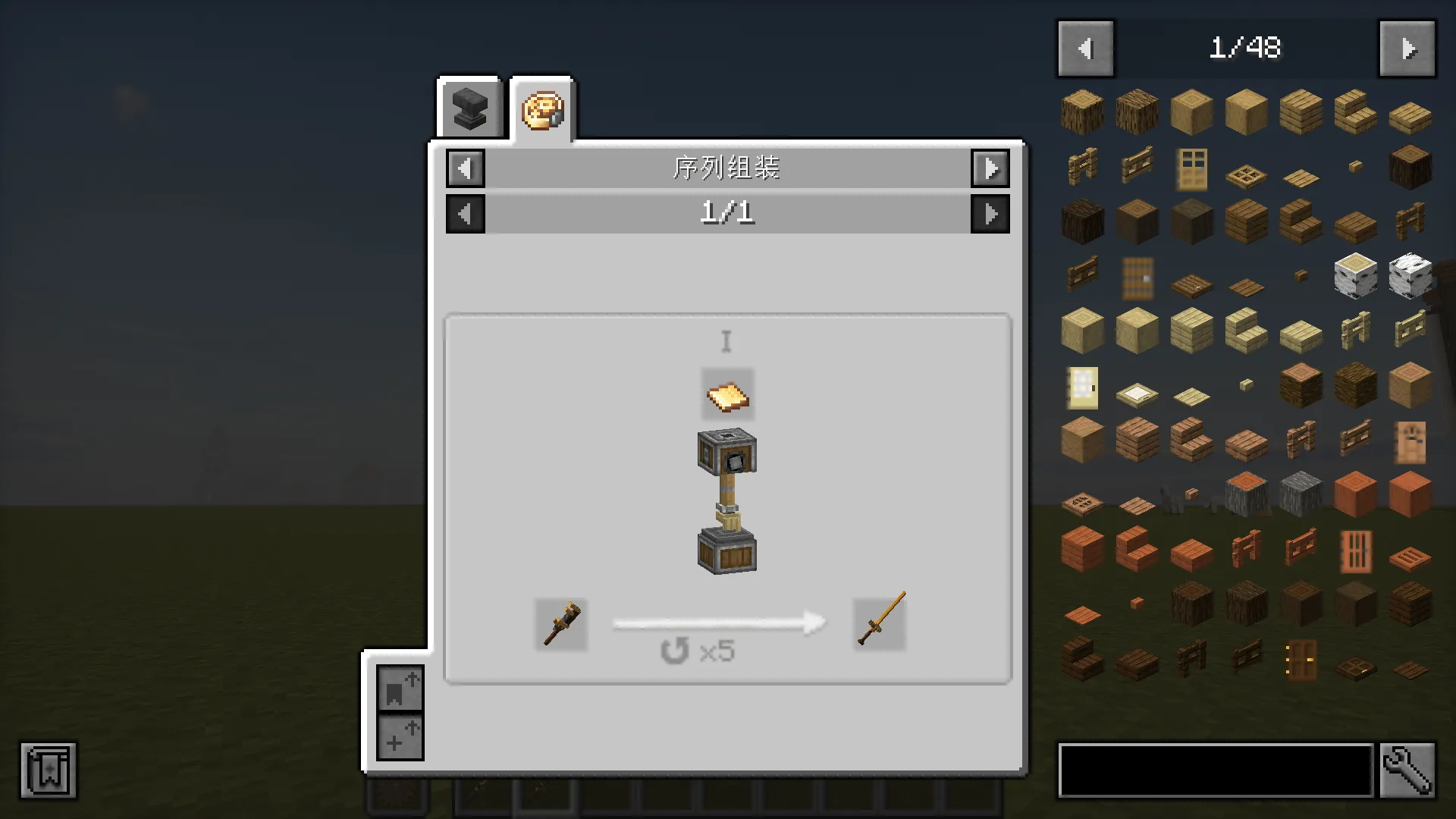
Task: Open the JEI settings wrench icon
Action: click(1408, 770)
